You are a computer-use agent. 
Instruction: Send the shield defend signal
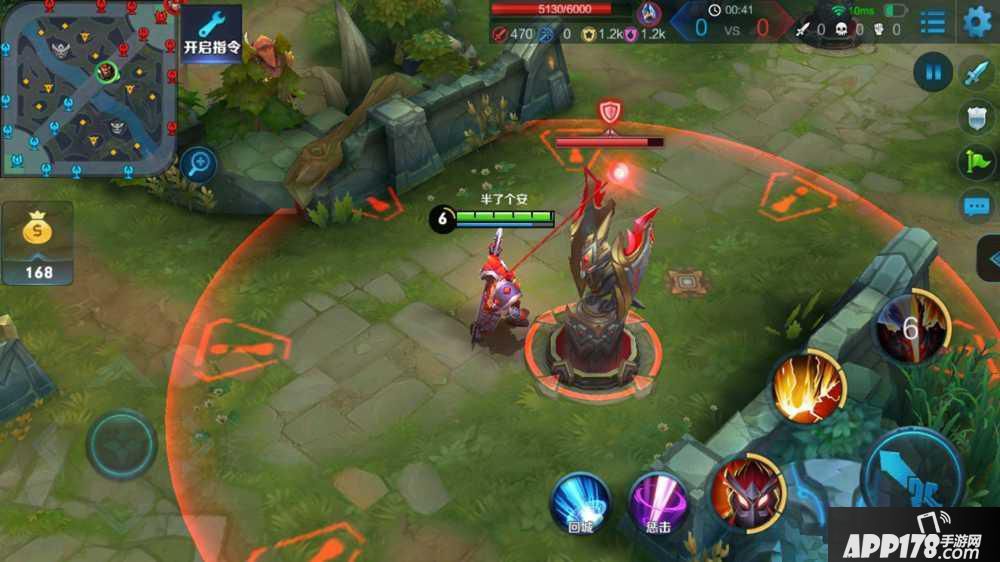[x=976, y=118]
